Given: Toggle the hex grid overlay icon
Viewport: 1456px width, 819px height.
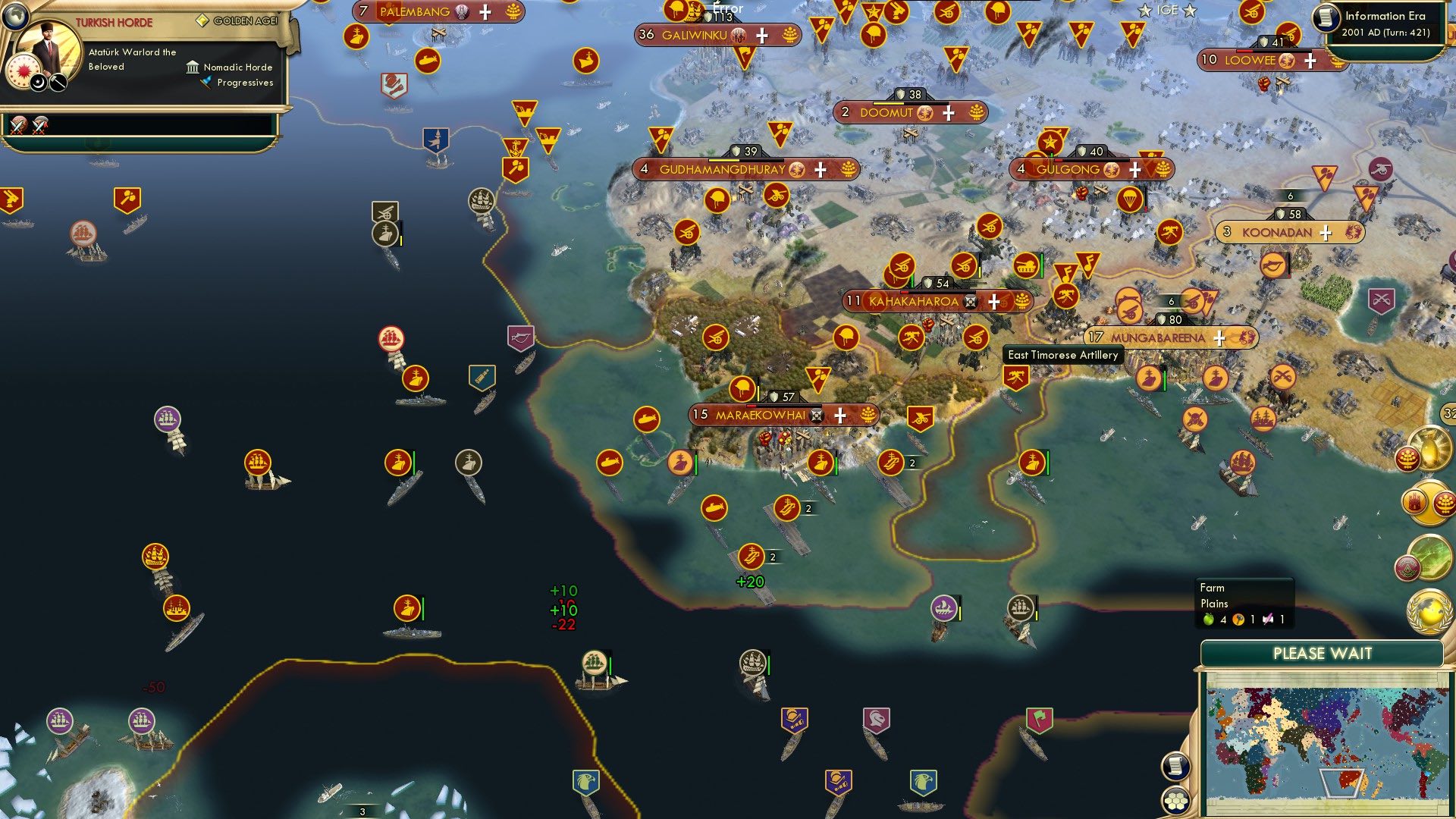Looking at the screenshot, I should (x=1175, y=802).
